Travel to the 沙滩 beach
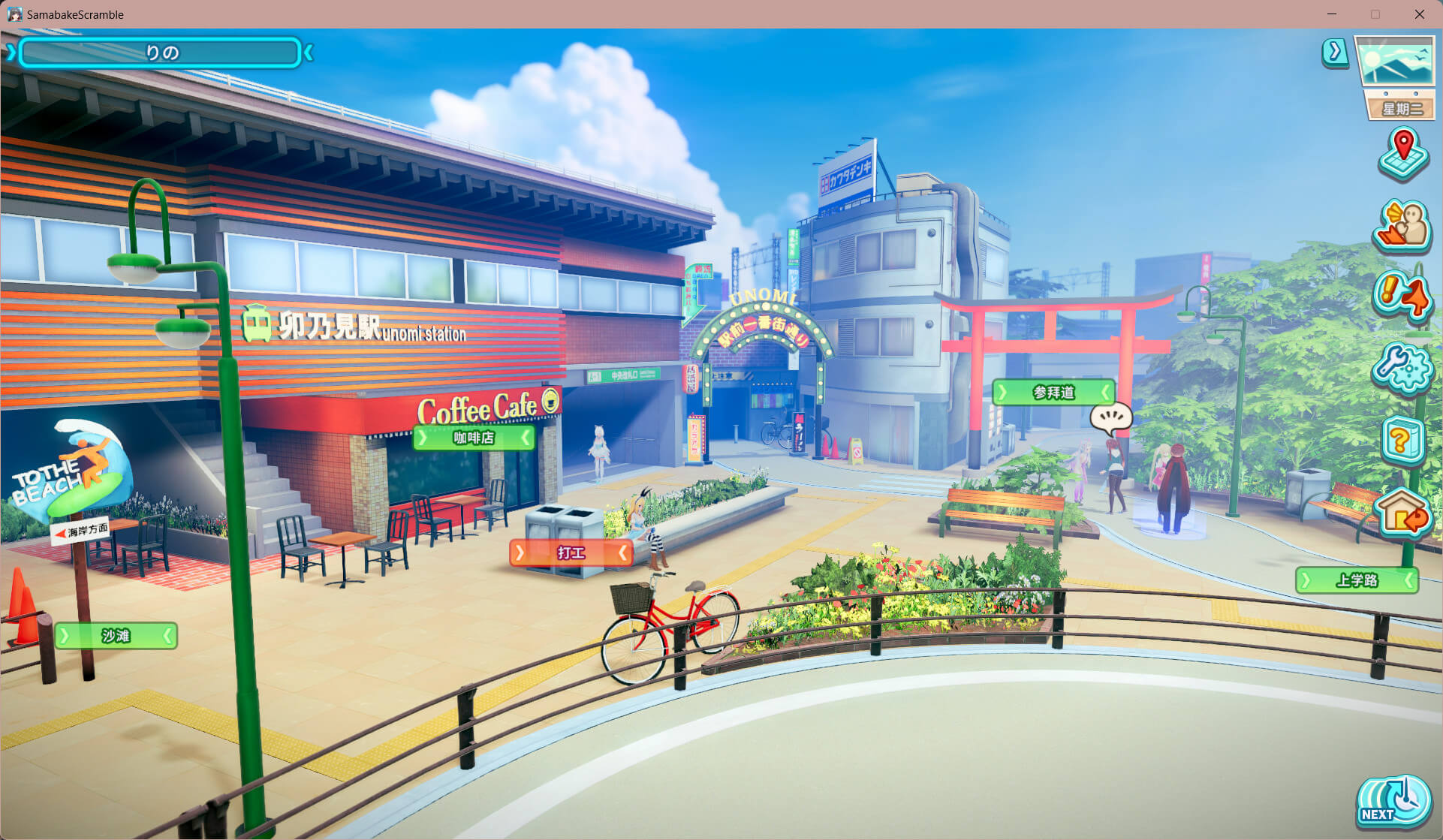The width and height of the screenshot is (1443, 840). 116,636
